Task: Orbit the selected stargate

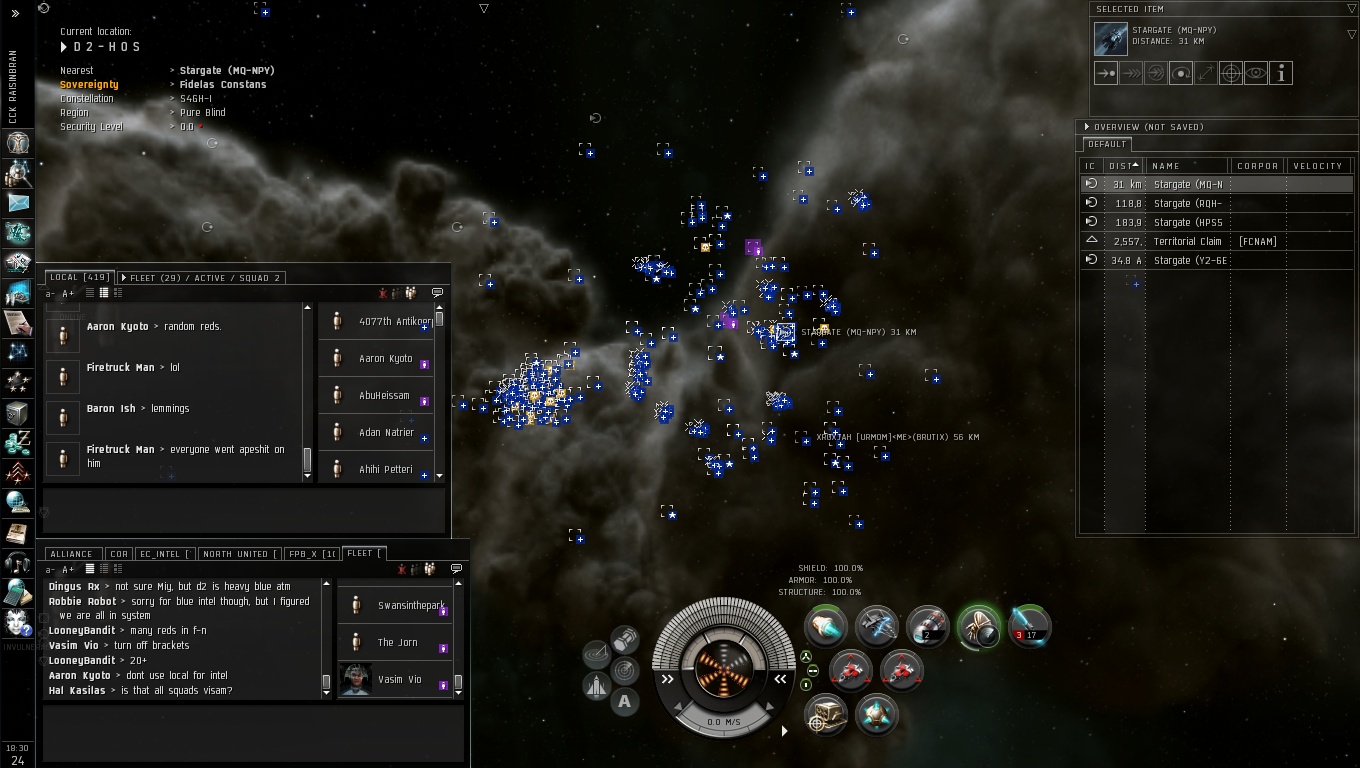Action: click(1181, 73)
